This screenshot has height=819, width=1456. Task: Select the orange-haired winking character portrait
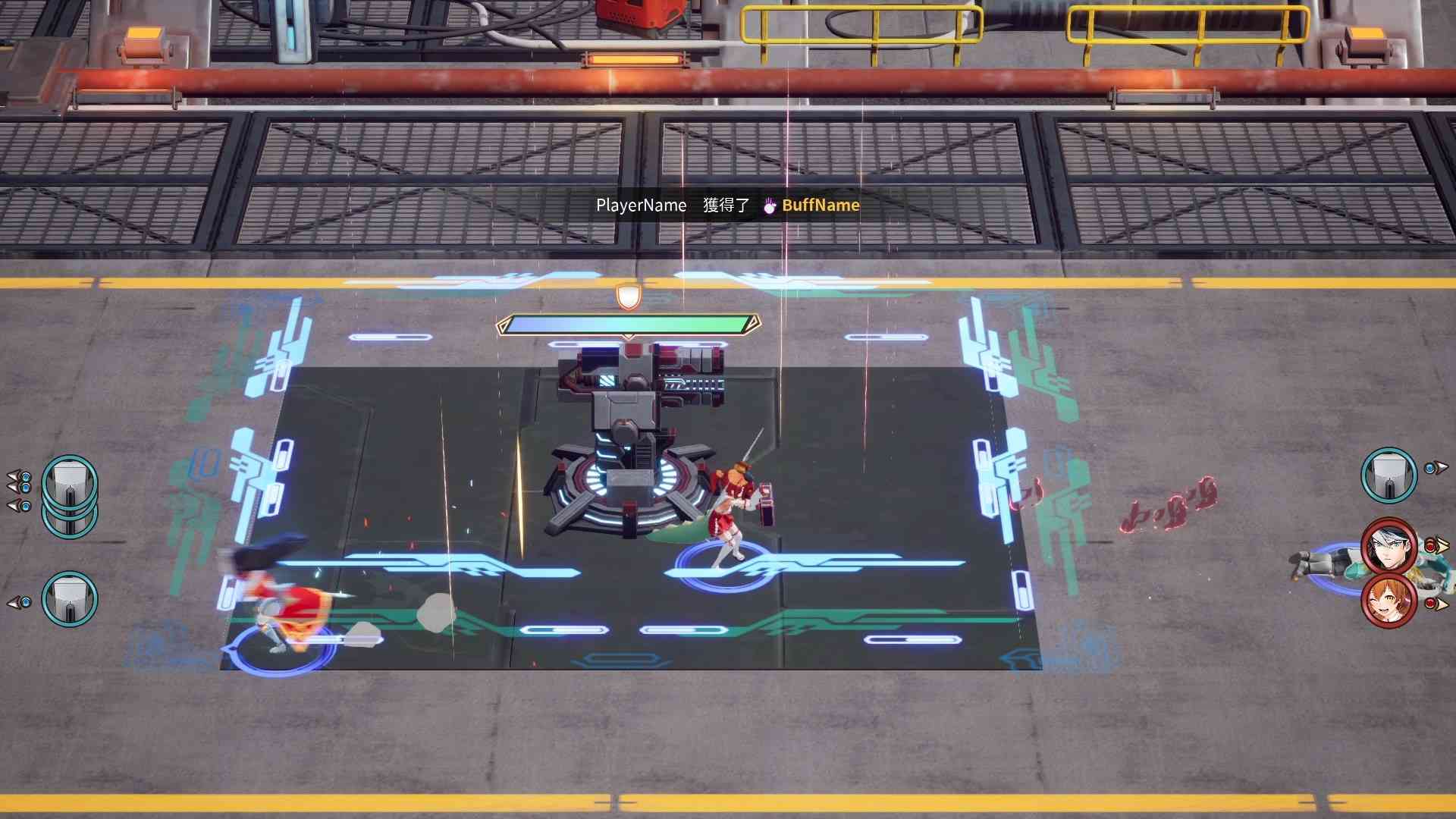pyautogui.click(x=1389, y=601)
